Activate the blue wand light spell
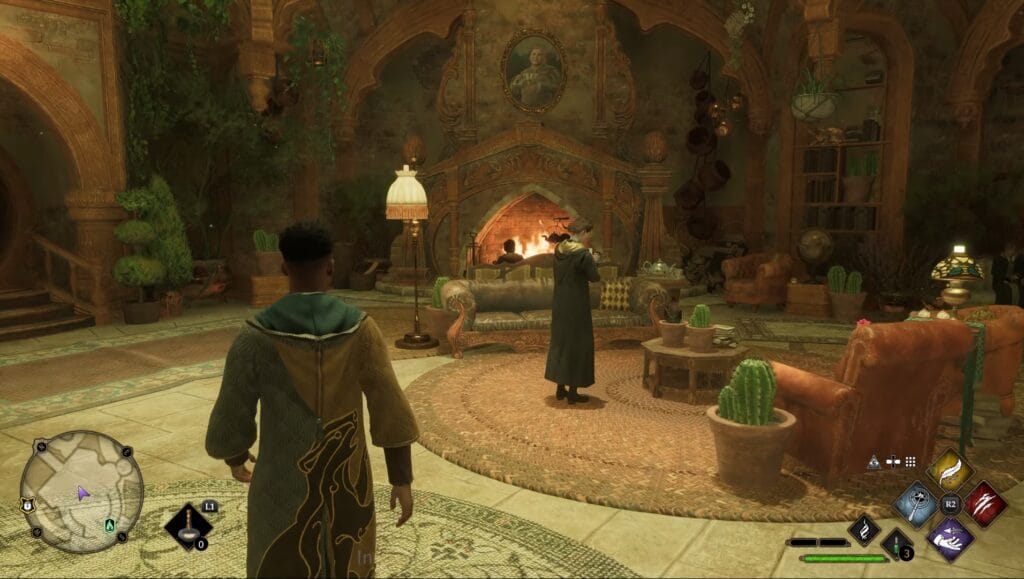 915,503
